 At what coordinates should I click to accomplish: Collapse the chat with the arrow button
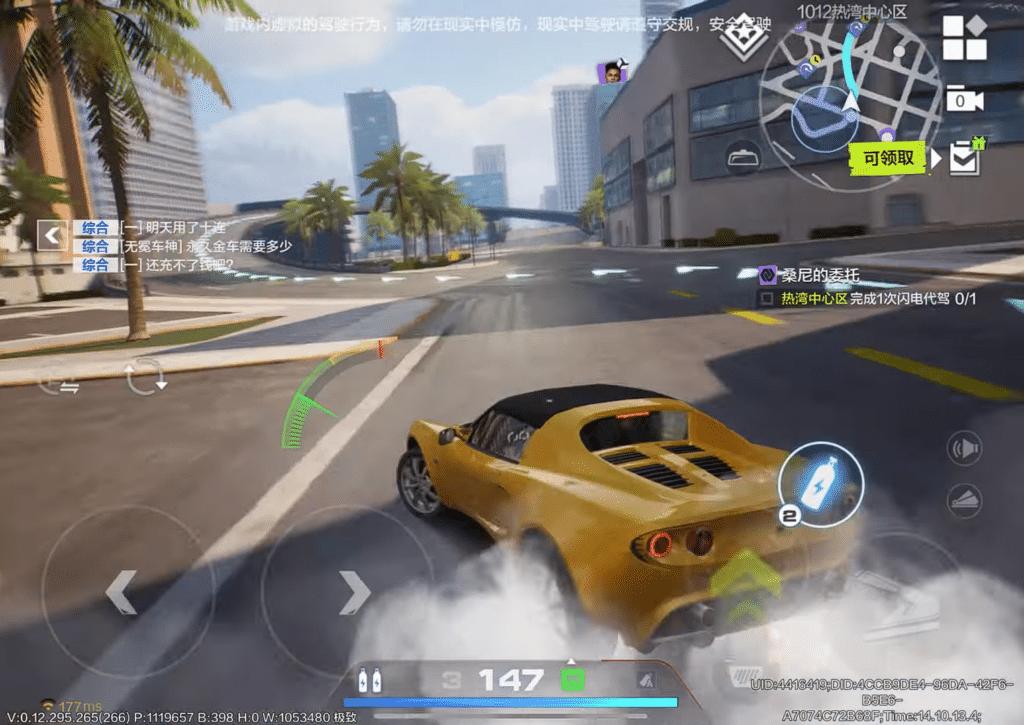[52, 236]
